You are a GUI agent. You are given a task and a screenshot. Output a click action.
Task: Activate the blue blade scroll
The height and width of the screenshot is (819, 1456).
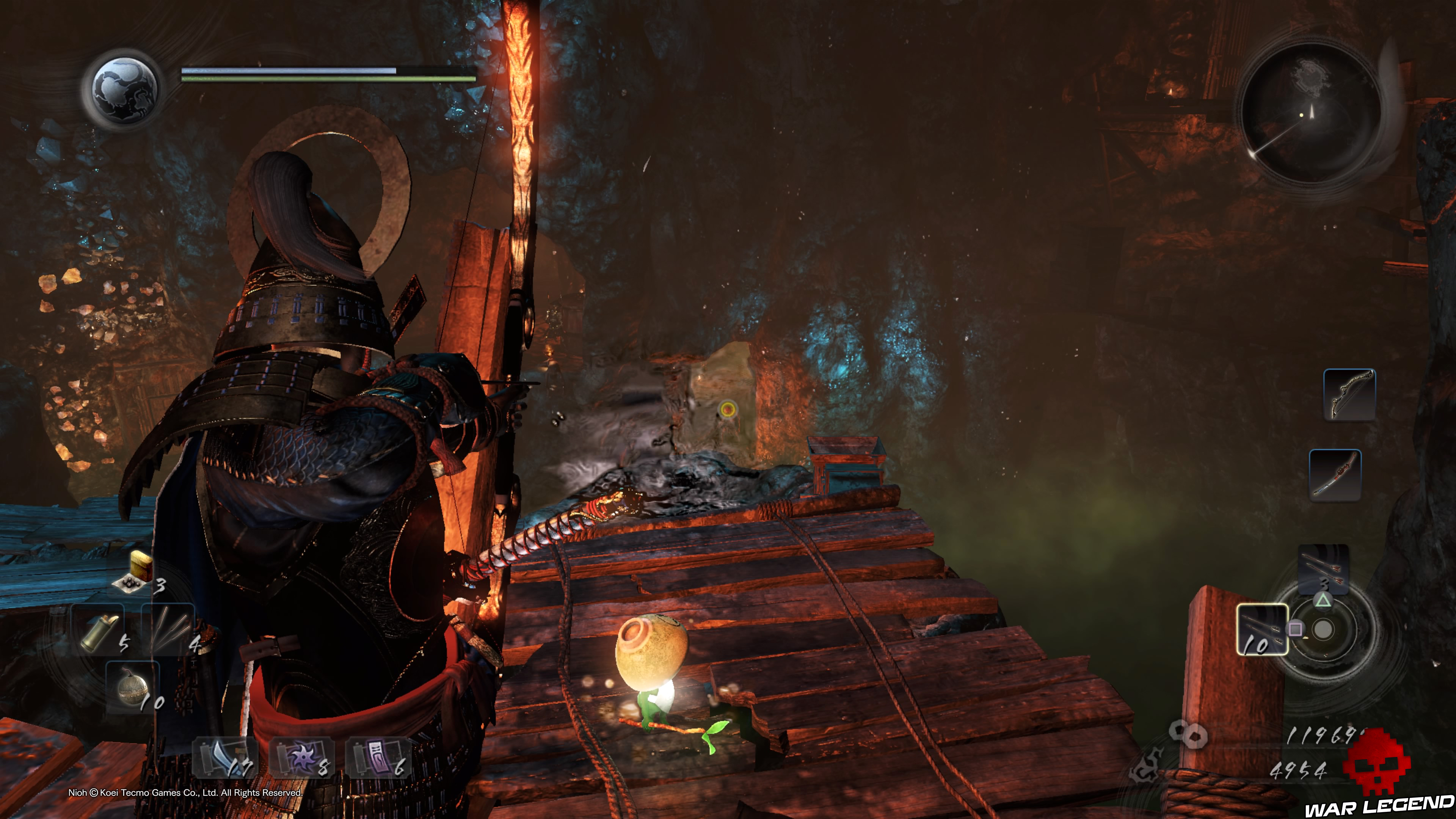(x=224, y=758)
